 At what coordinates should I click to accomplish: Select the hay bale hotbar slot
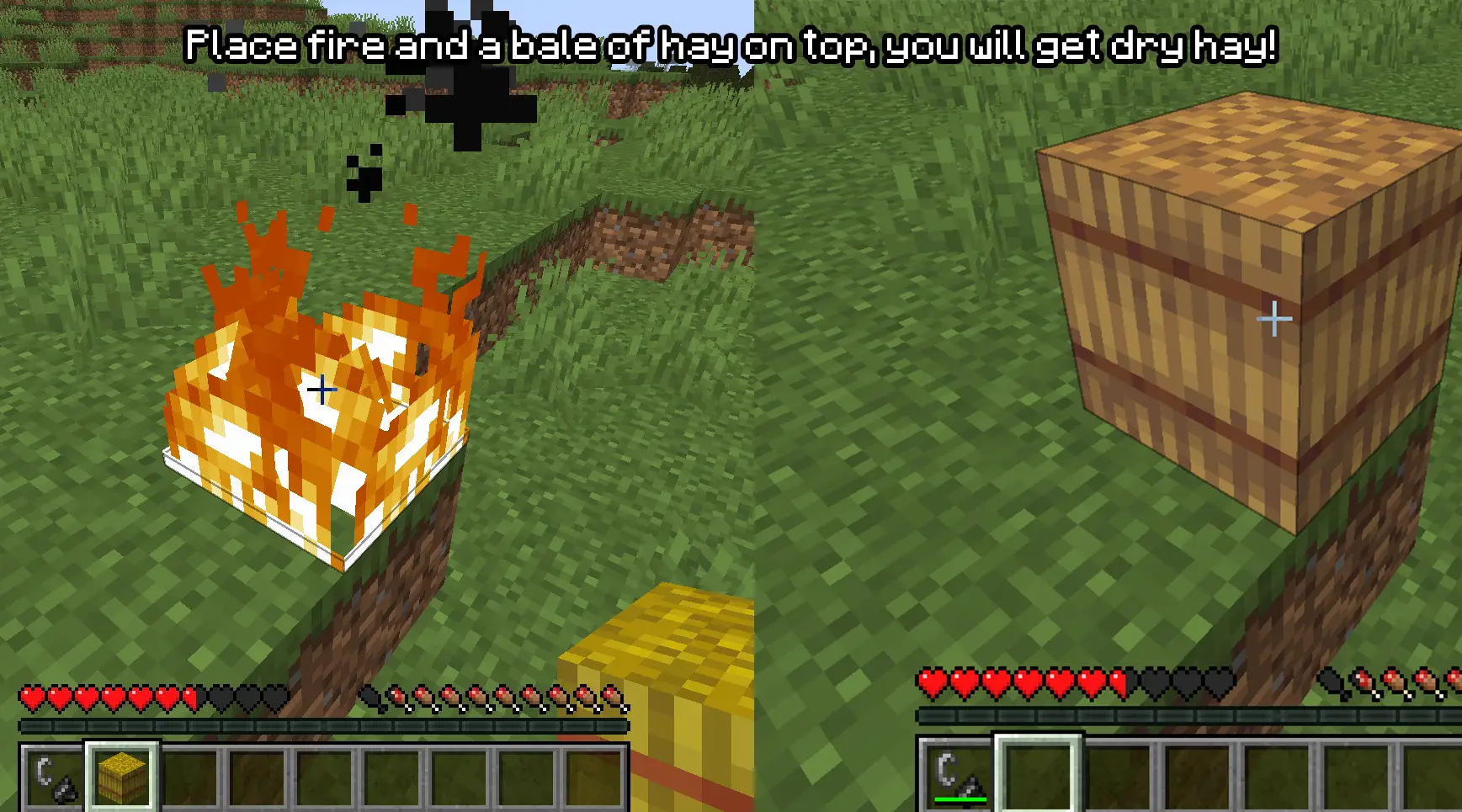click(x=122, y=775)
